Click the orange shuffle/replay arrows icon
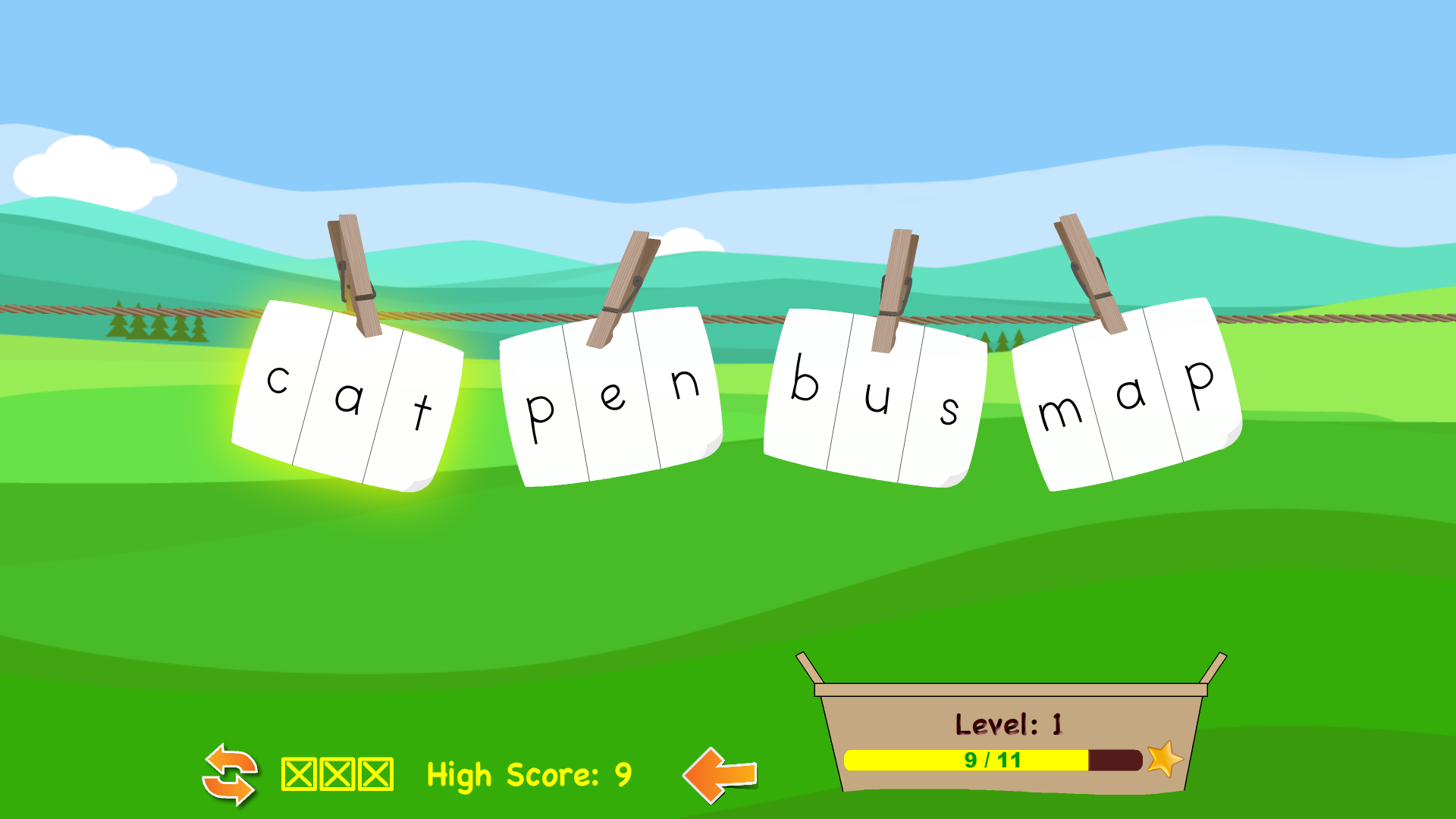 230,775
